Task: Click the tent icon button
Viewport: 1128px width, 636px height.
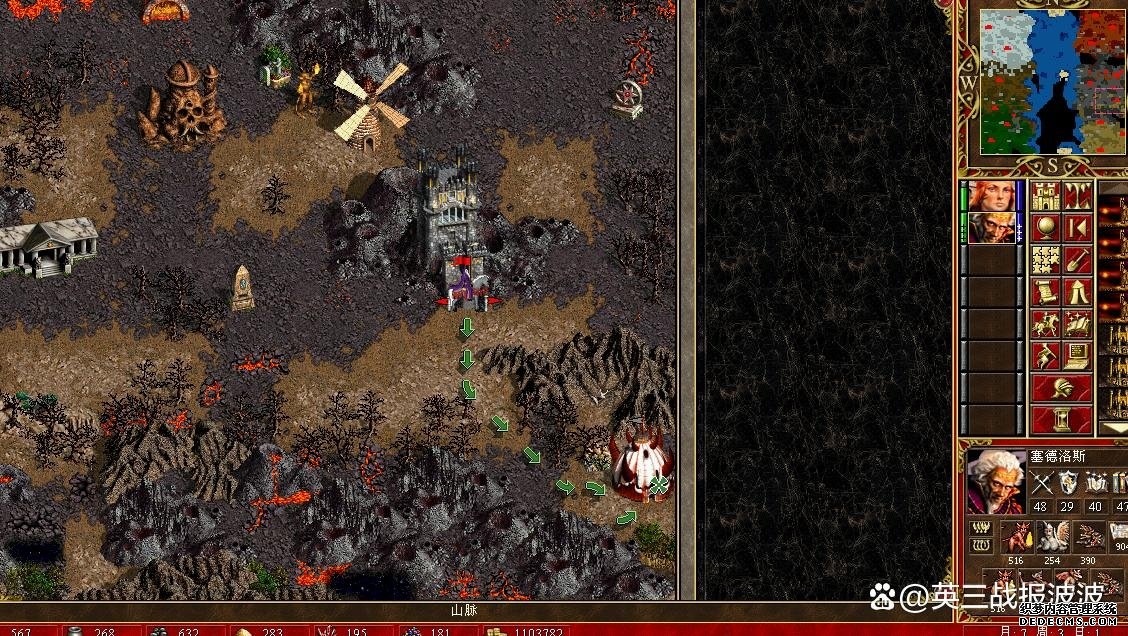Action: (1077, 292)
